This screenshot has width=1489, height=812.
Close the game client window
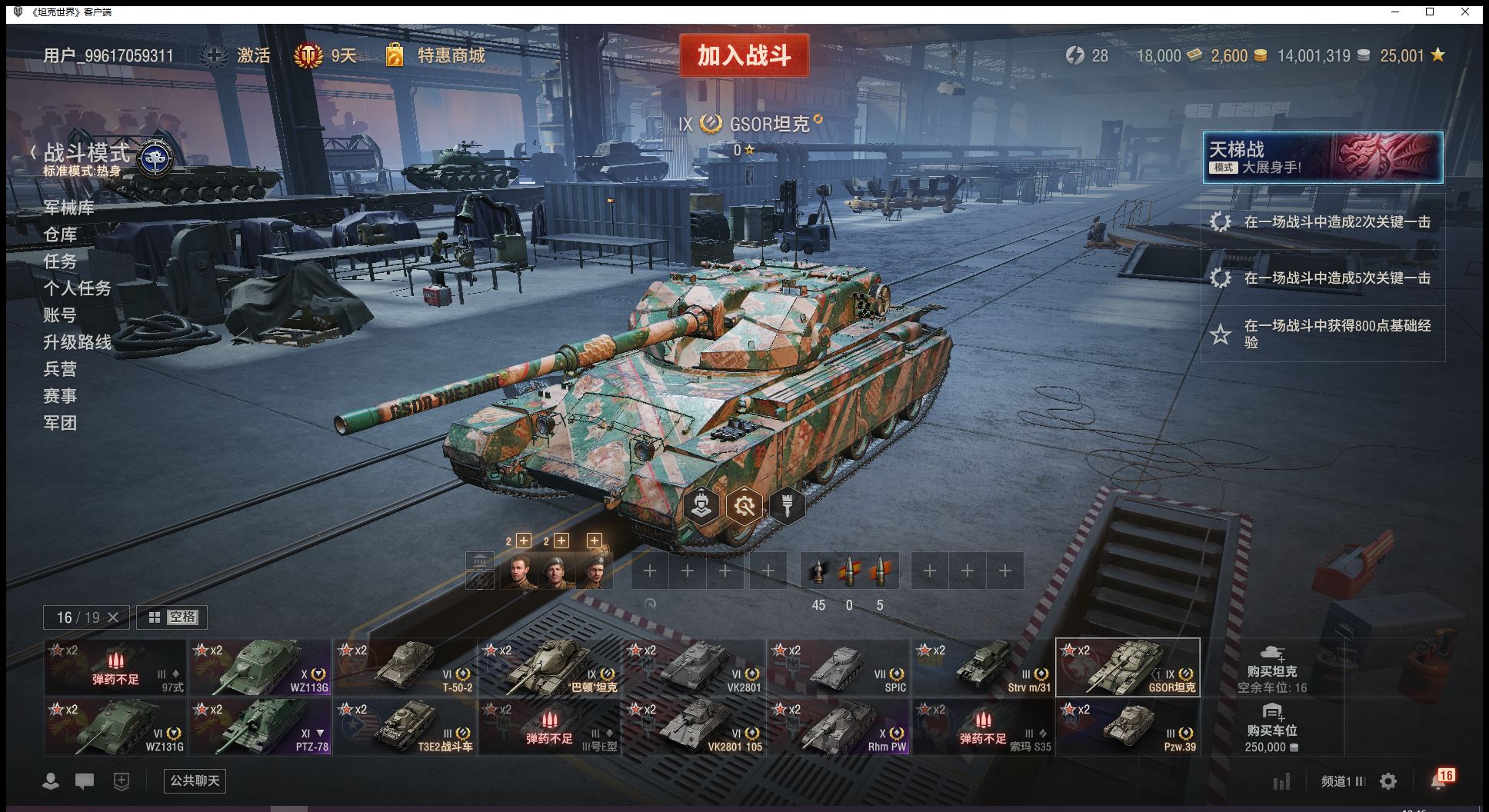tap(1465, 12)
